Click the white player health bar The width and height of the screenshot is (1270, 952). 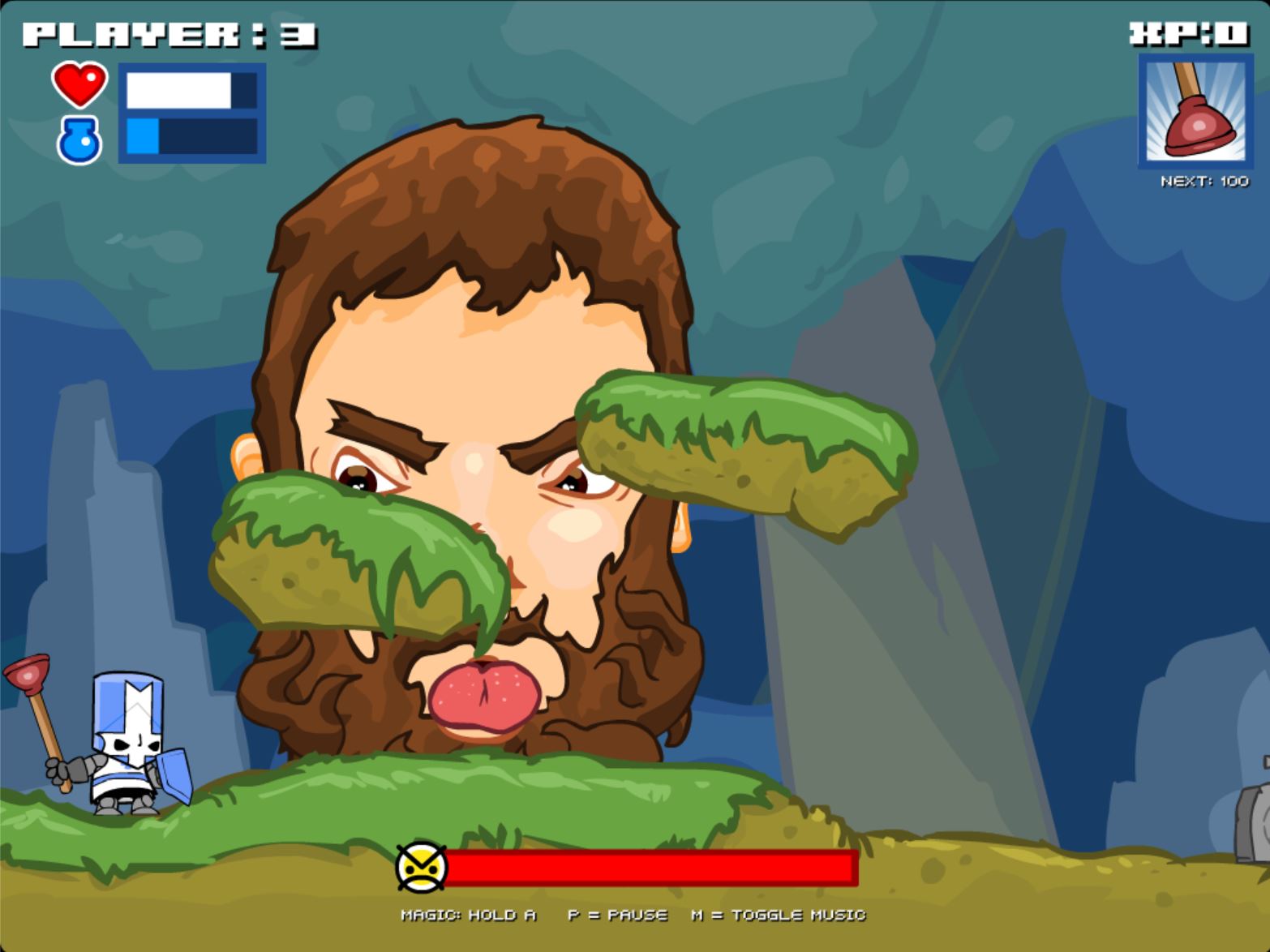point(180,92)
